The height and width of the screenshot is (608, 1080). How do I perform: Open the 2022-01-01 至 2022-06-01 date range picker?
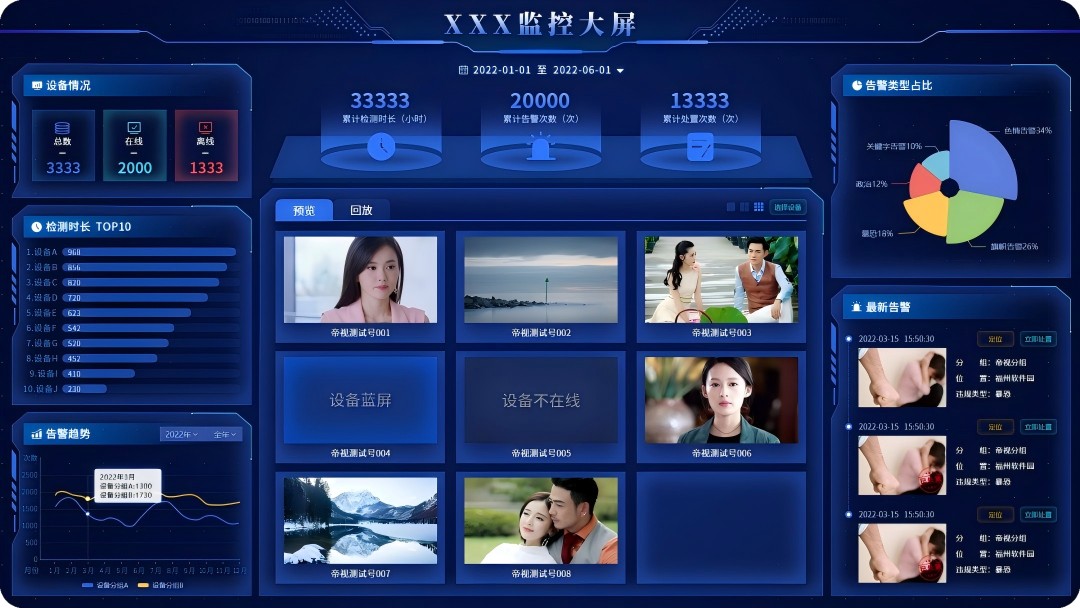click(x=541, y=70)
